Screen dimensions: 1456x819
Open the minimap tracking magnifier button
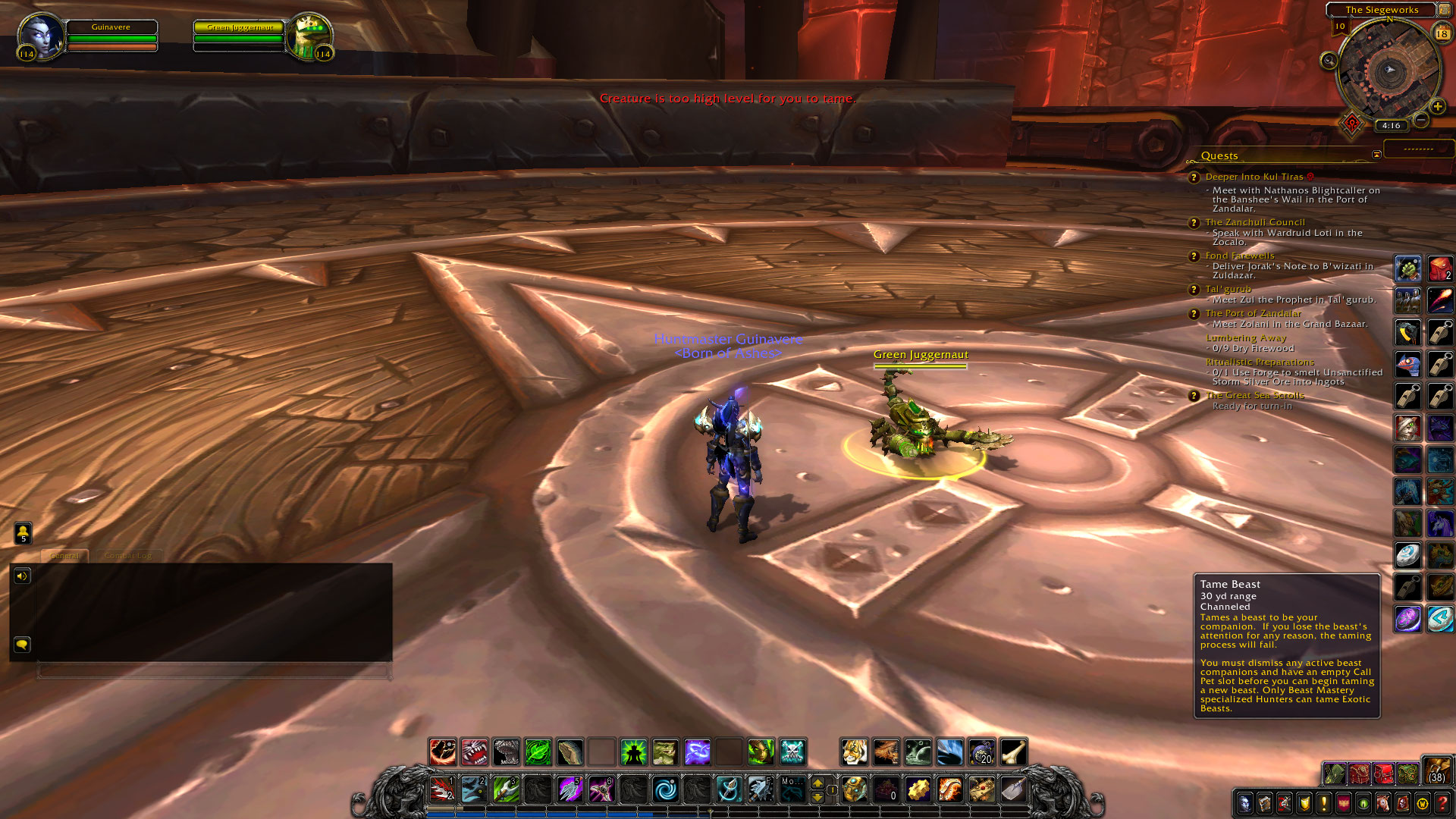click(1329, 61)
